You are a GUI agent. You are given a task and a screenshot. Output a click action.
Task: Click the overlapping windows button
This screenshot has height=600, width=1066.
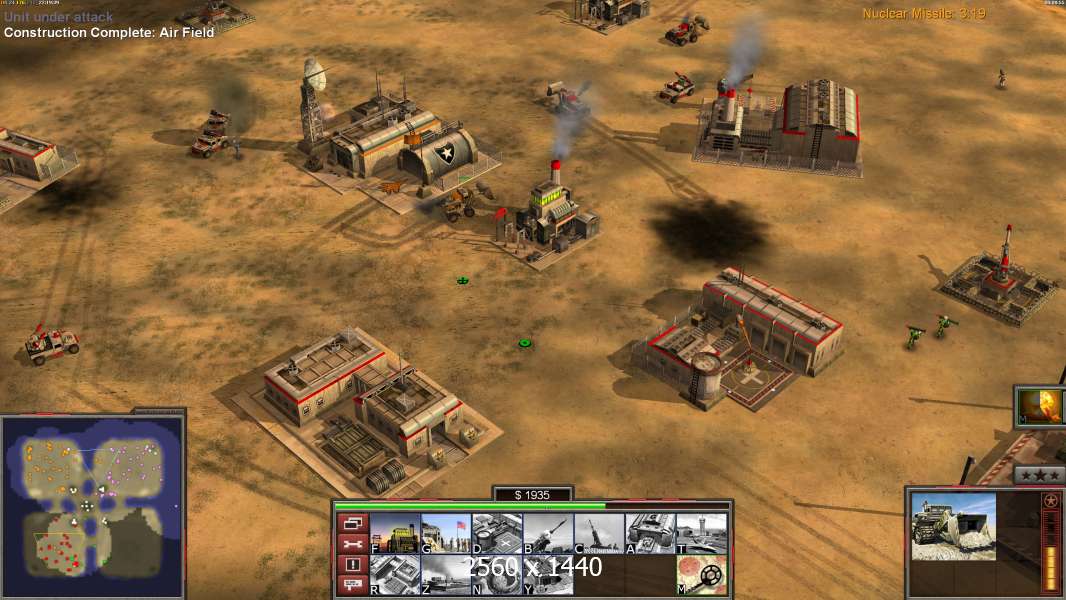(353, 523)
